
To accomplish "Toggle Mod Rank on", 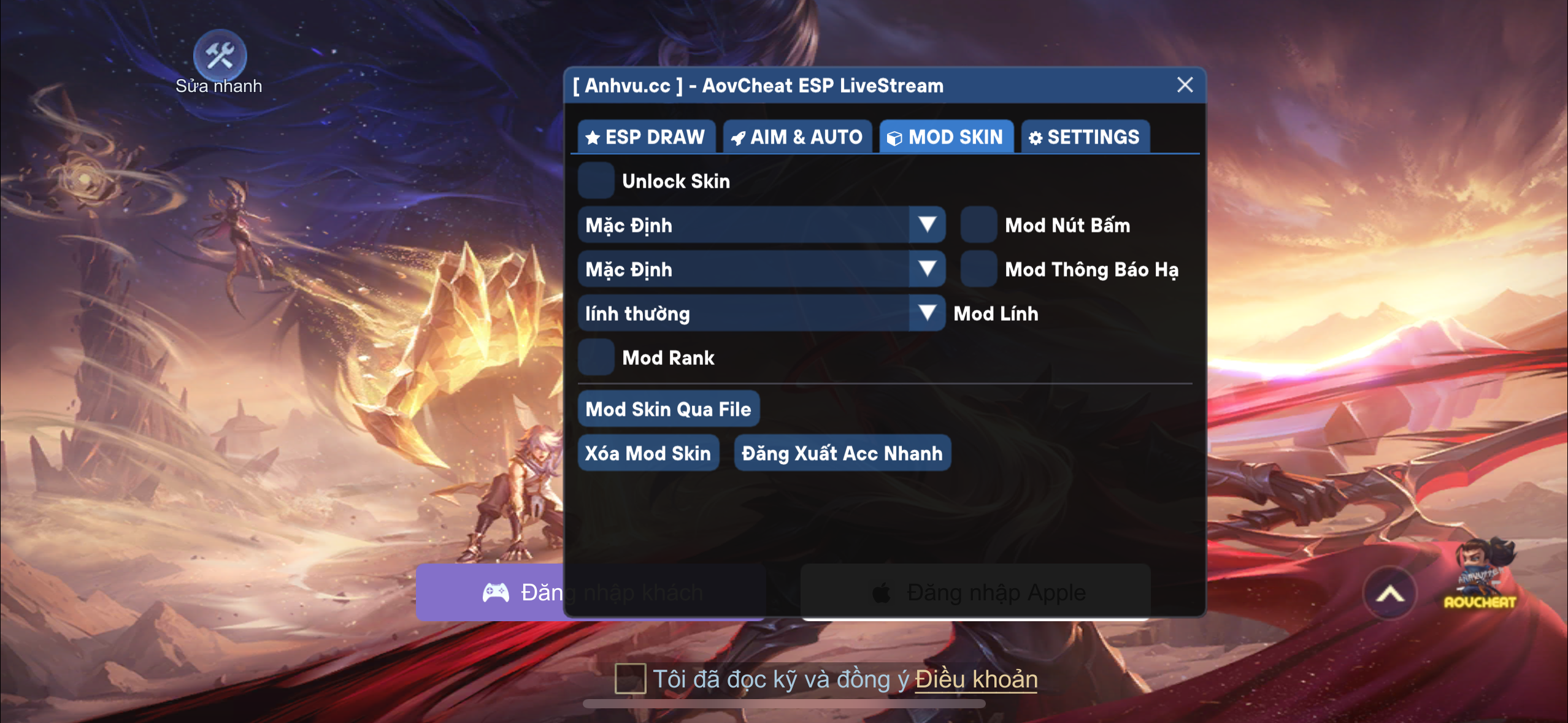I will 596,358.
